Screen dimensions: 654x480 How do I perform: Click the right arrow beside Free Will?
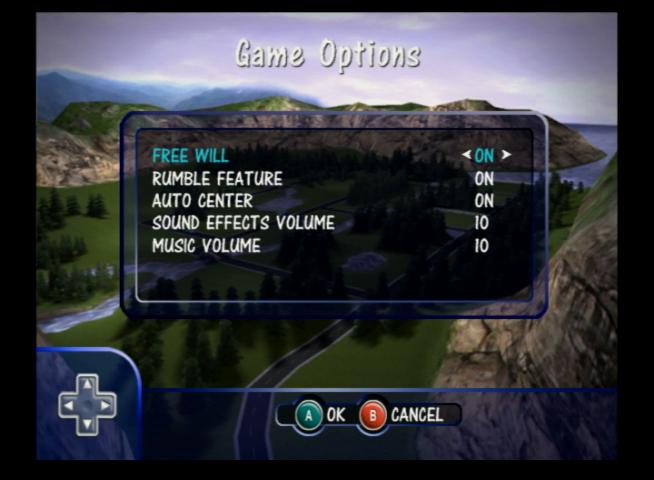pyautogui.click(x=506, y=156)
